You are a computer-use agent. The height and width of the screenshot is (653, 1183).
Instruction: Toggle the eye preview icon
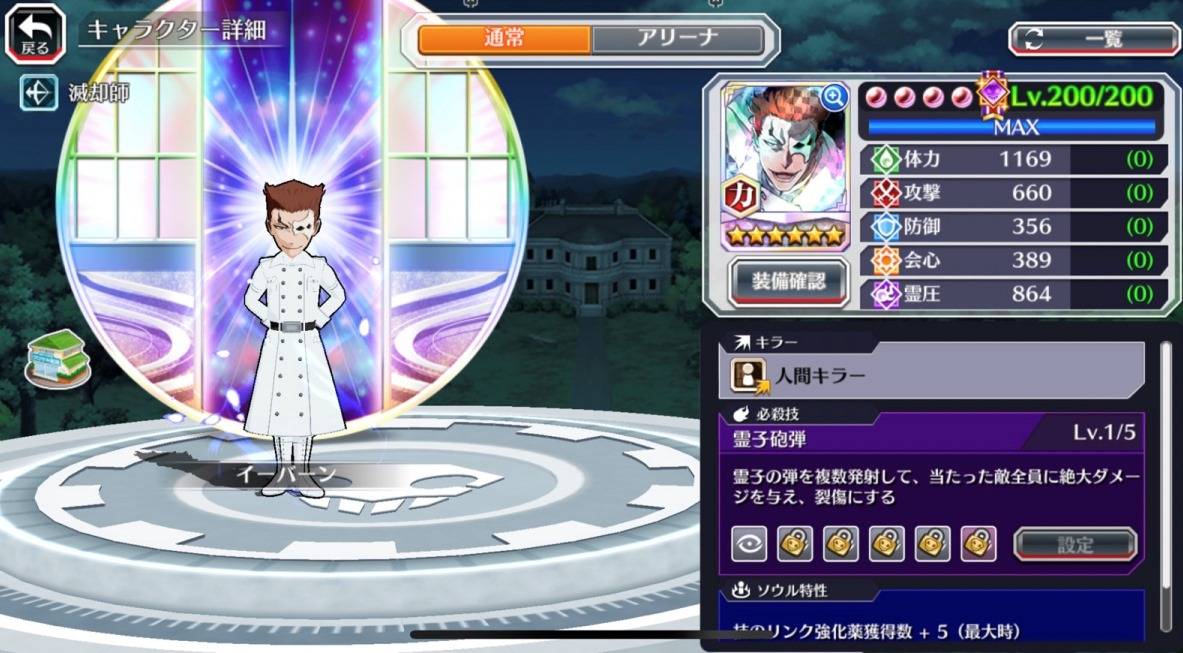[749, 544]
